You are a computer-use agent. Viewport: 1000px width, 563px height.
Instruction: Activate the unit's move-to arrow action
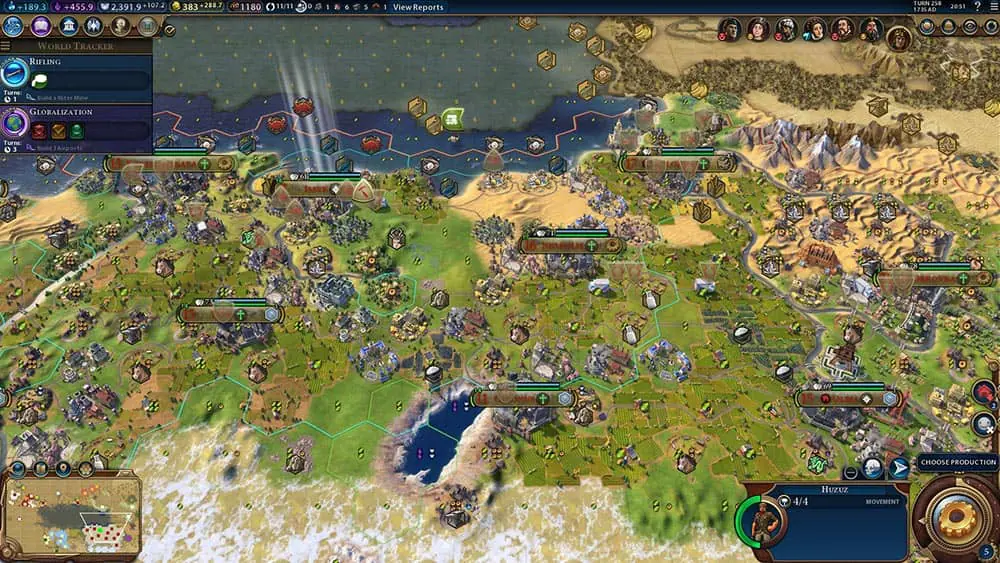(898, 468)
